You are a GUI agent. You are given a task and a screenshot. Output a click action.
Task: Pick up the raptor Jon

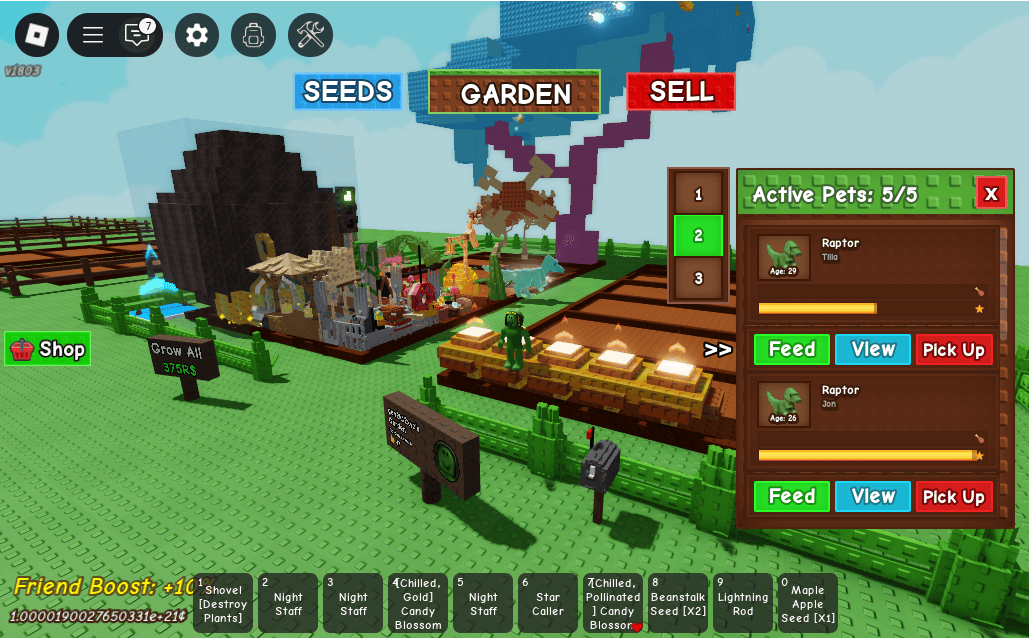coord(954,496)
